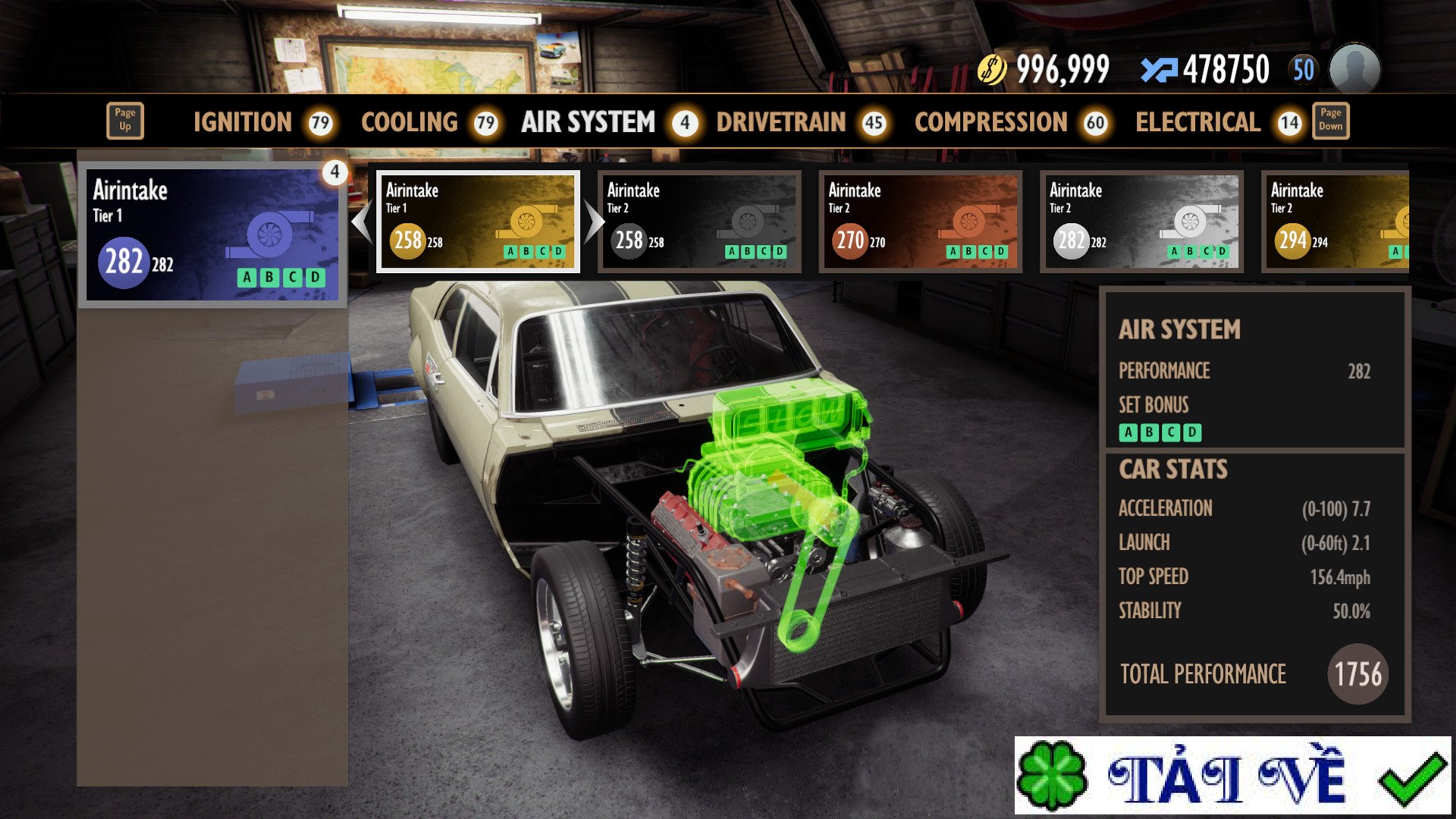Advance parts list with right arrow

594,222
